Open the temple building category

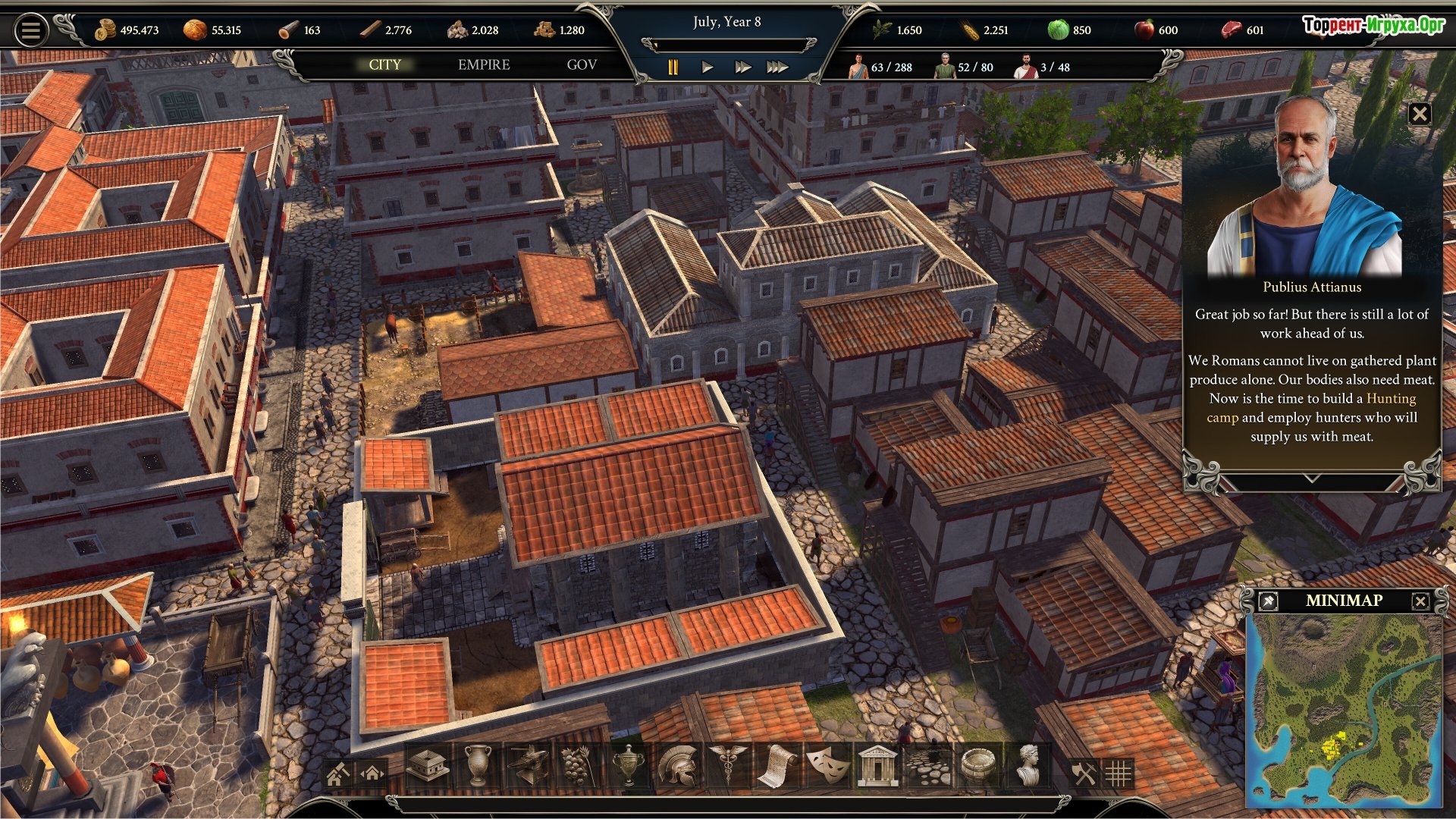click(877, 766)
